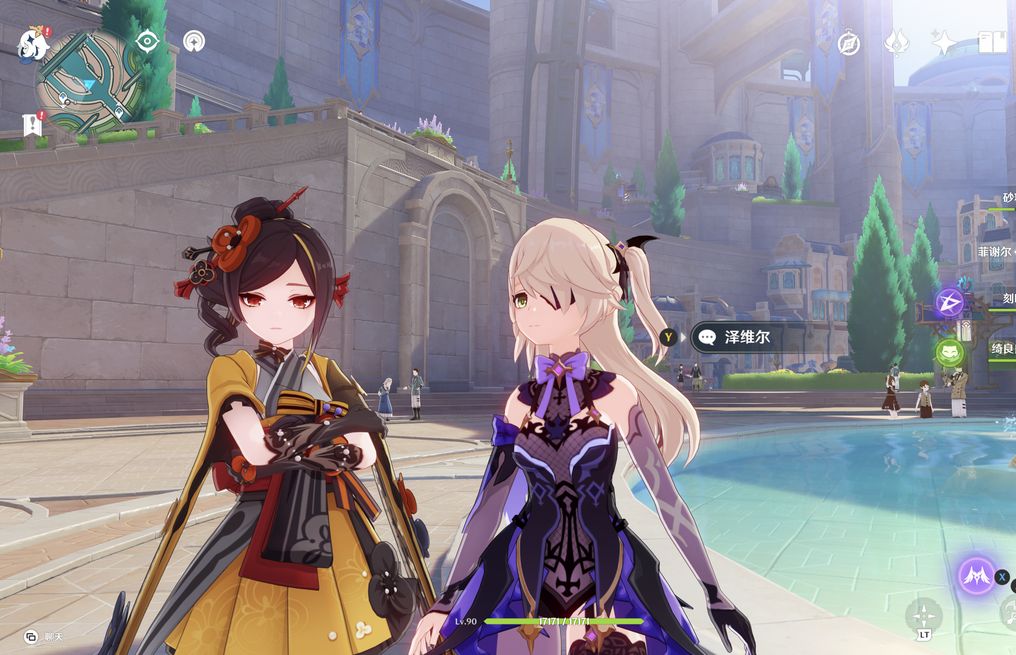Toggle the elemental sight eye icon
1016x655 pixels.
pyautogui.click(x=148, y=41)
